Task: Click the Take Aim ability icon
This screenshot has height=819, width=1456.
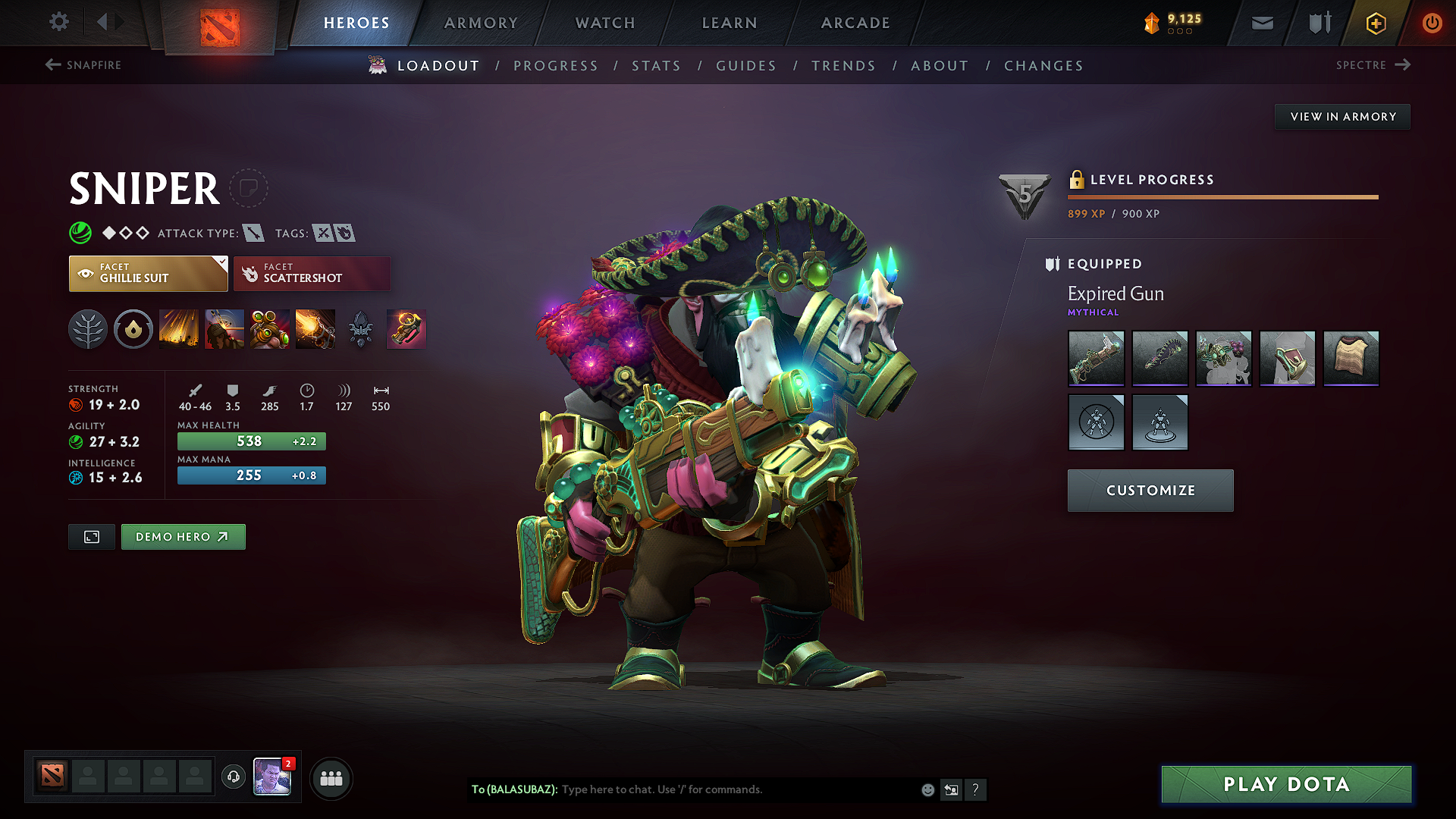Action: coord(270,329)
